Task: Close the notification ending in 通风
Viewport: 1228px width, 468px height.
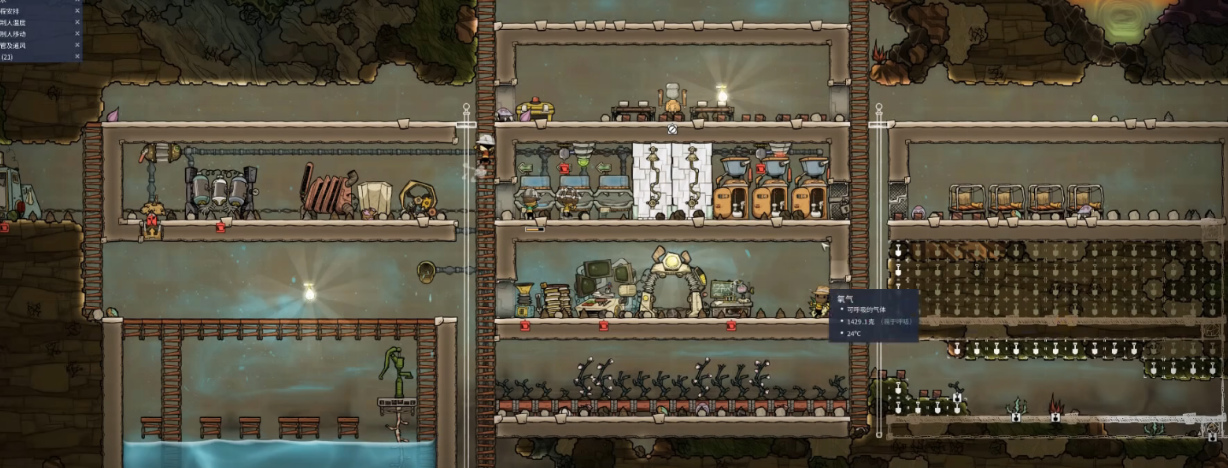Action: click(x=77, y=45)
